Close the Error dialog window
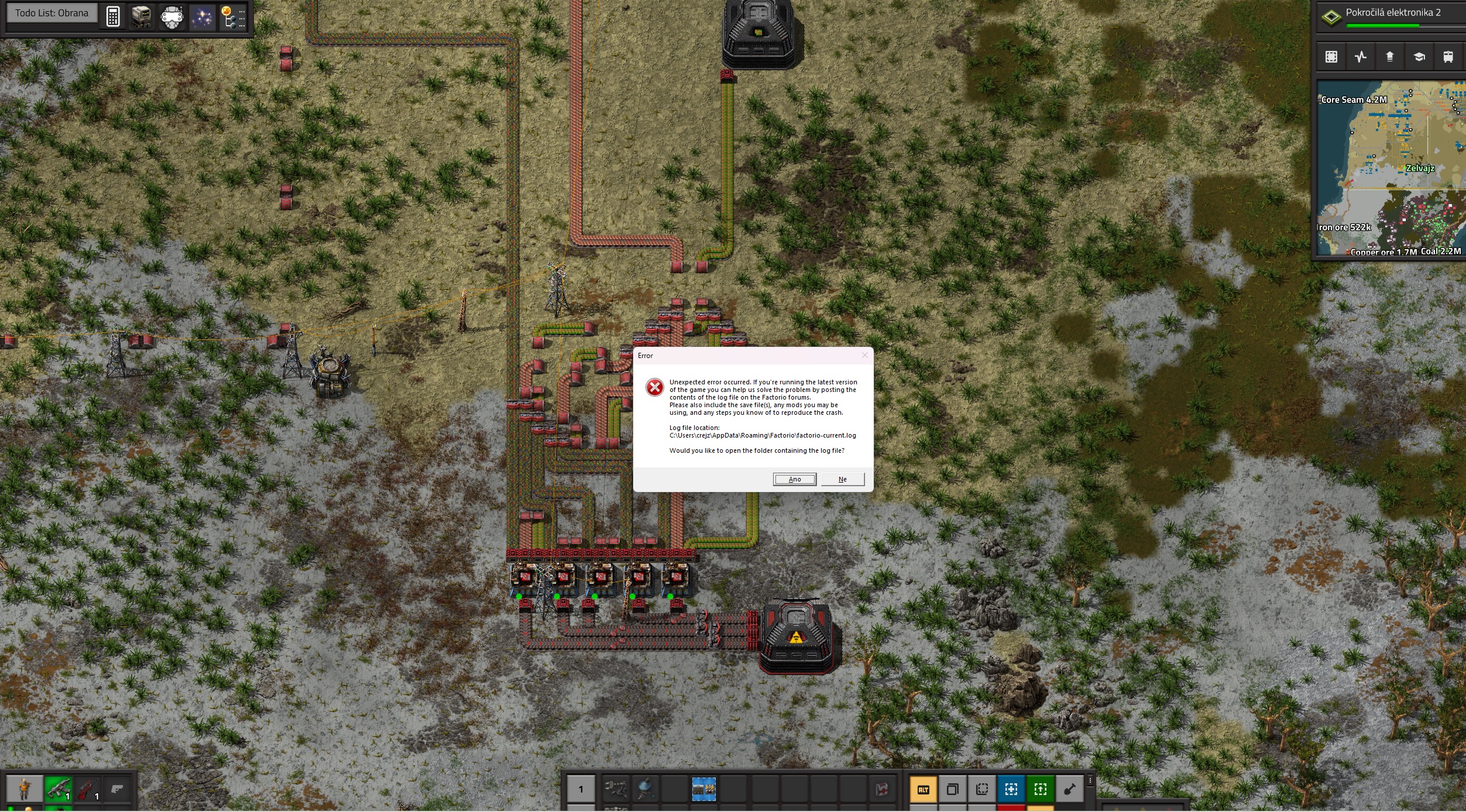Screen dimensions: 1466x812 click(864, 355)
